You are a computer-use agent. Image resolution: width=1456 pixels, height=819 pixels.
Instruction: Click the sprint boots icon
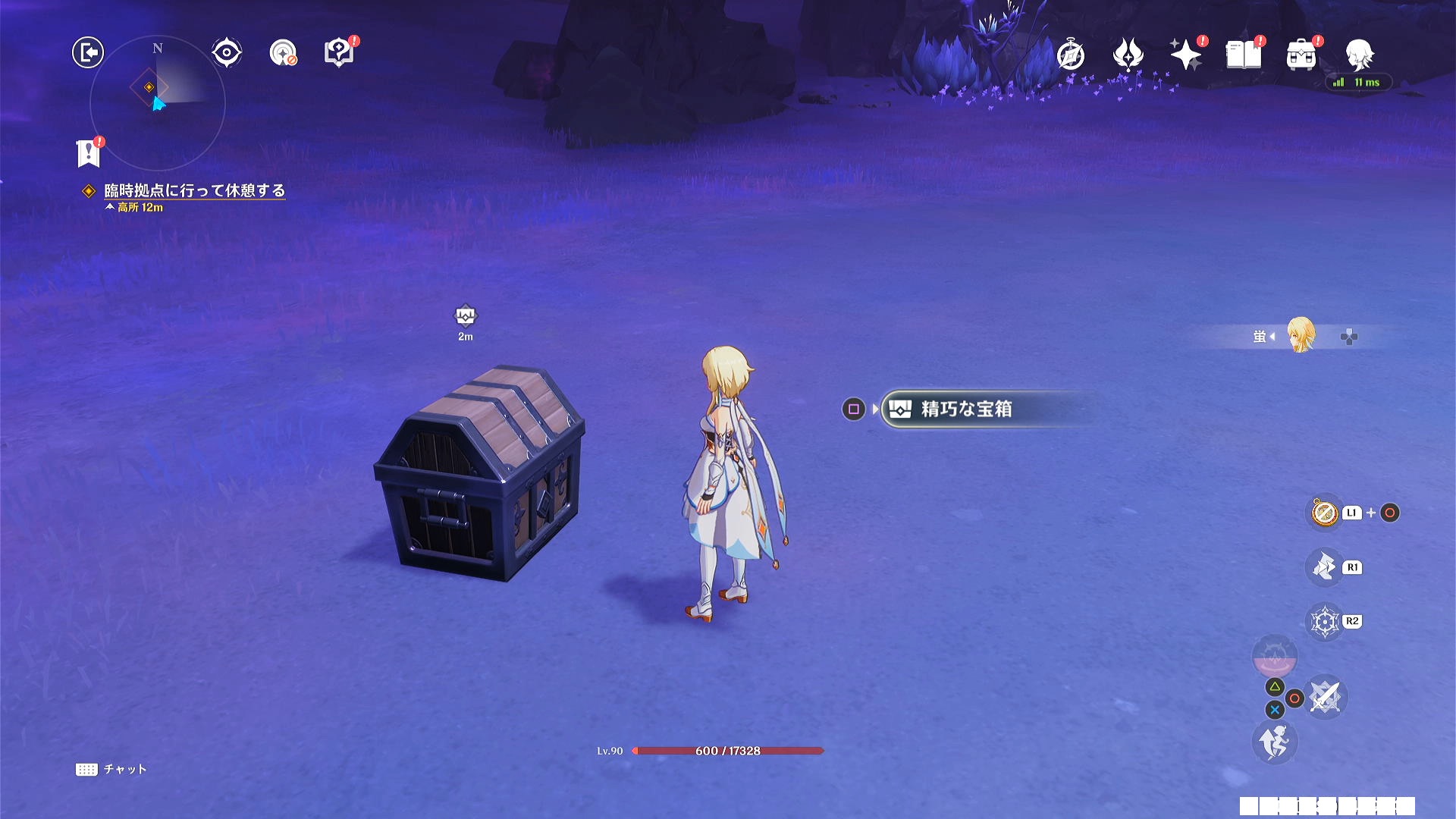1276,742
